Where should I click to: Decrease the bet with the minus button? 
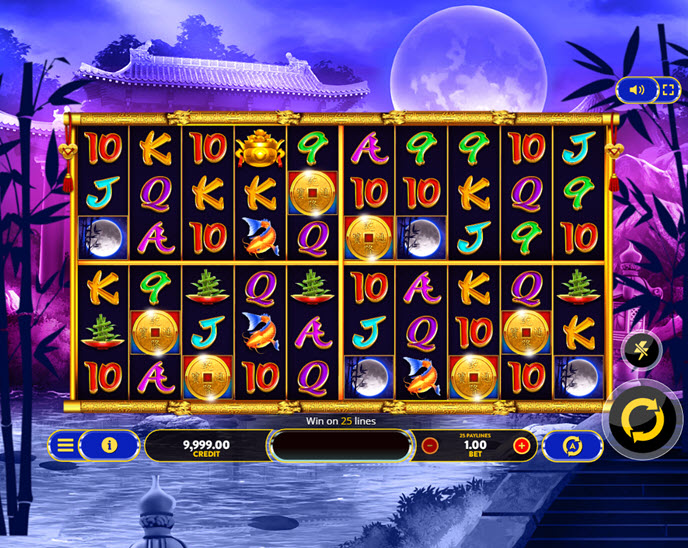point(430,446)
